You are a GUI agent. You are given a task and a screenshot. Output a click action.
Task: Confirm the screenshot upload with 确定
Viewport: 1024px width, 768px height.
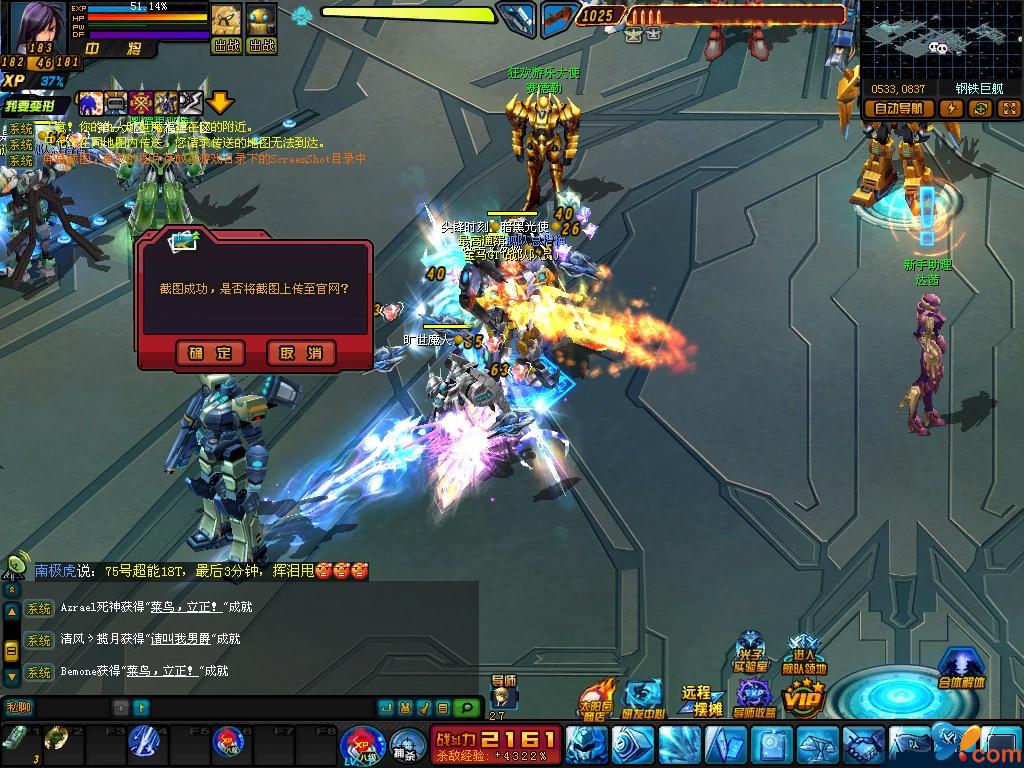[x=210, y=352]
